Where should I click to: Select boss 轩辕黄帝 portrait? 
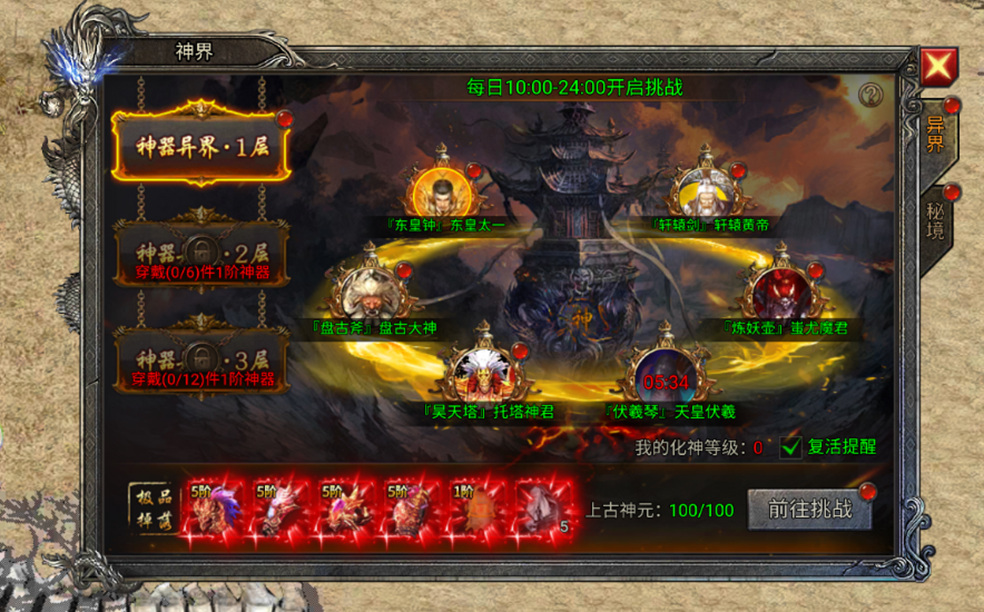(x=711, y=191)
